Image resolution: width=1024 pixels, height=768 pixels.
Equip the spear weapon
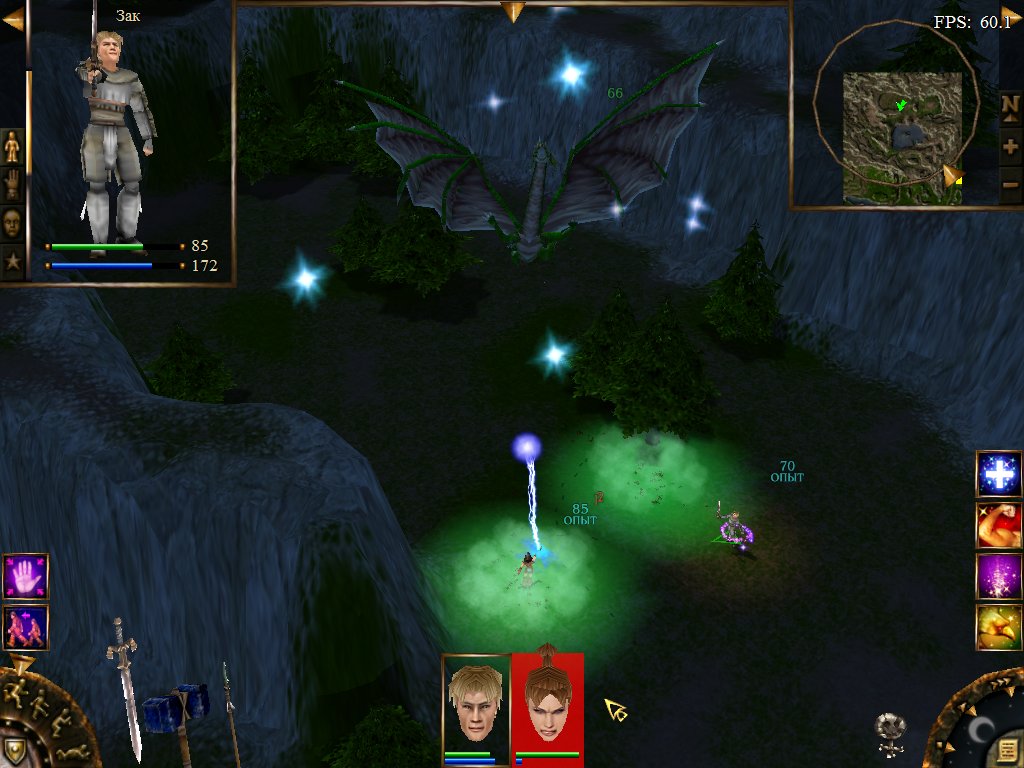(x=229, y=710)
